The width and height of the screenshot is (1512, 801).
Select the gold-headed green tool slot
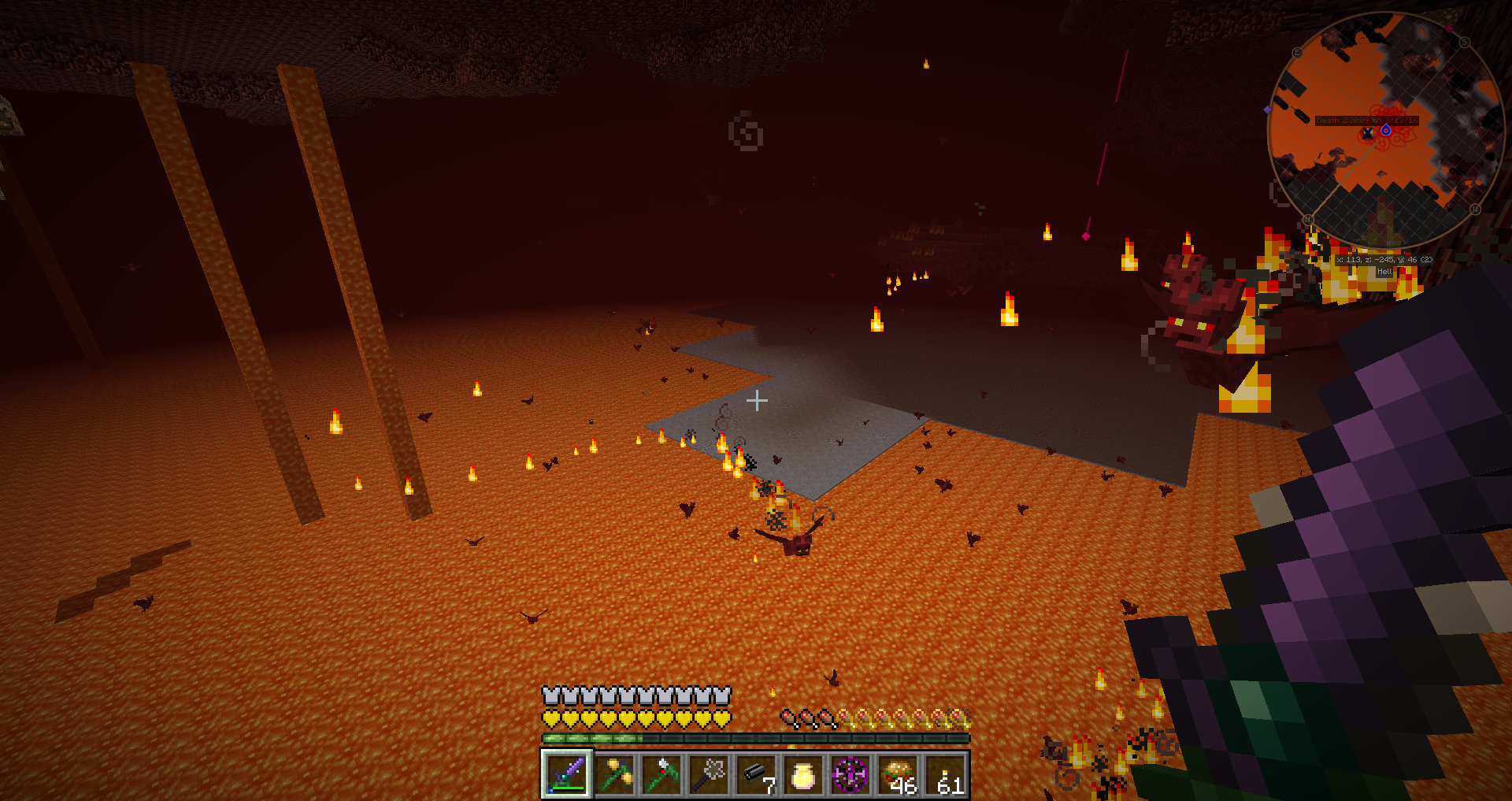(x=614, y=774)
